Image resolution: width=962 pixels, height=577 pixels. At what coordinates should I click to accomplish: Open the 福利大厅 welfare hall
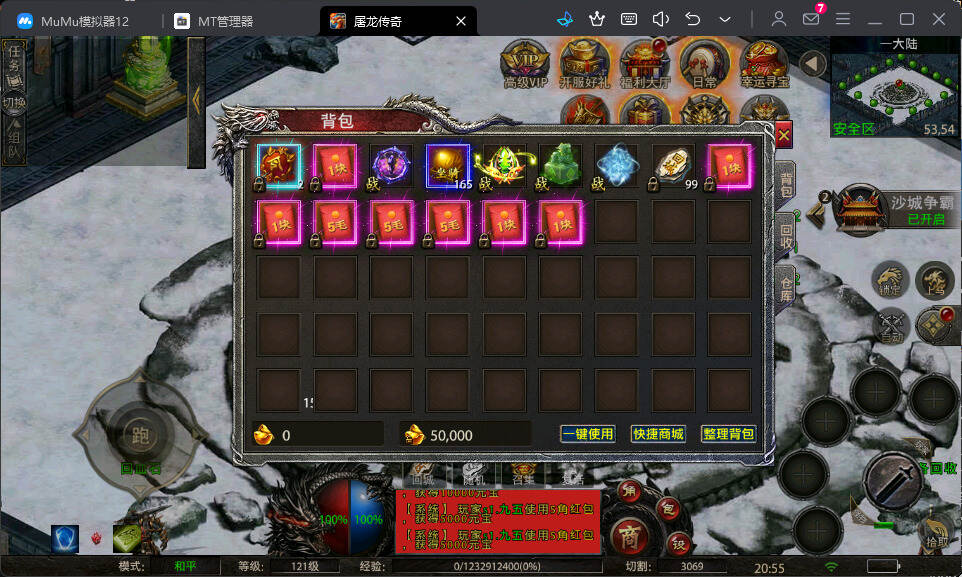645,65
